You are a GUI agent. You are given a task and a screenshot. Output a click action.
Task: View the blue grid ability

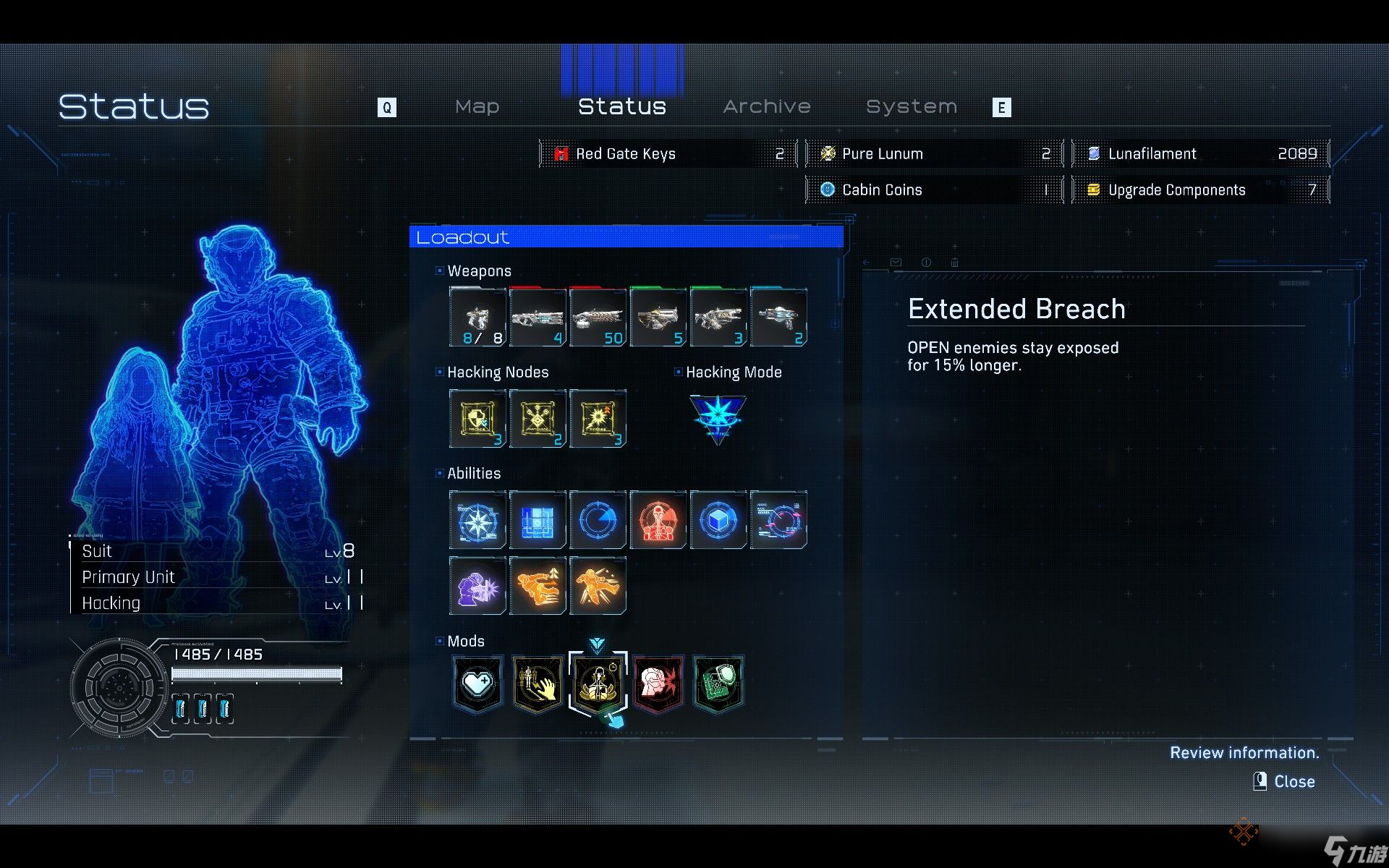click(538, 520)
